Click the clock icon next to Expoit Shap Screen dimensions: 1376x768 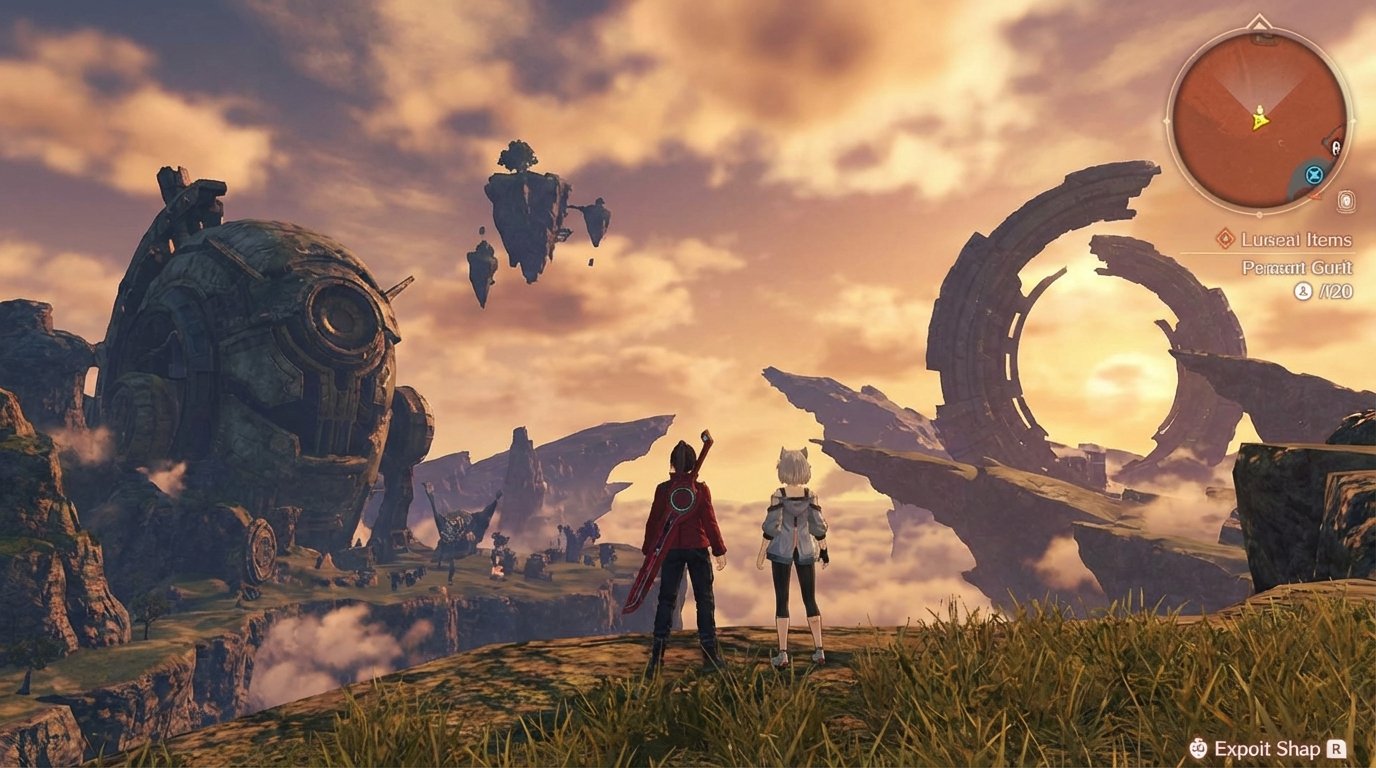1198,748
